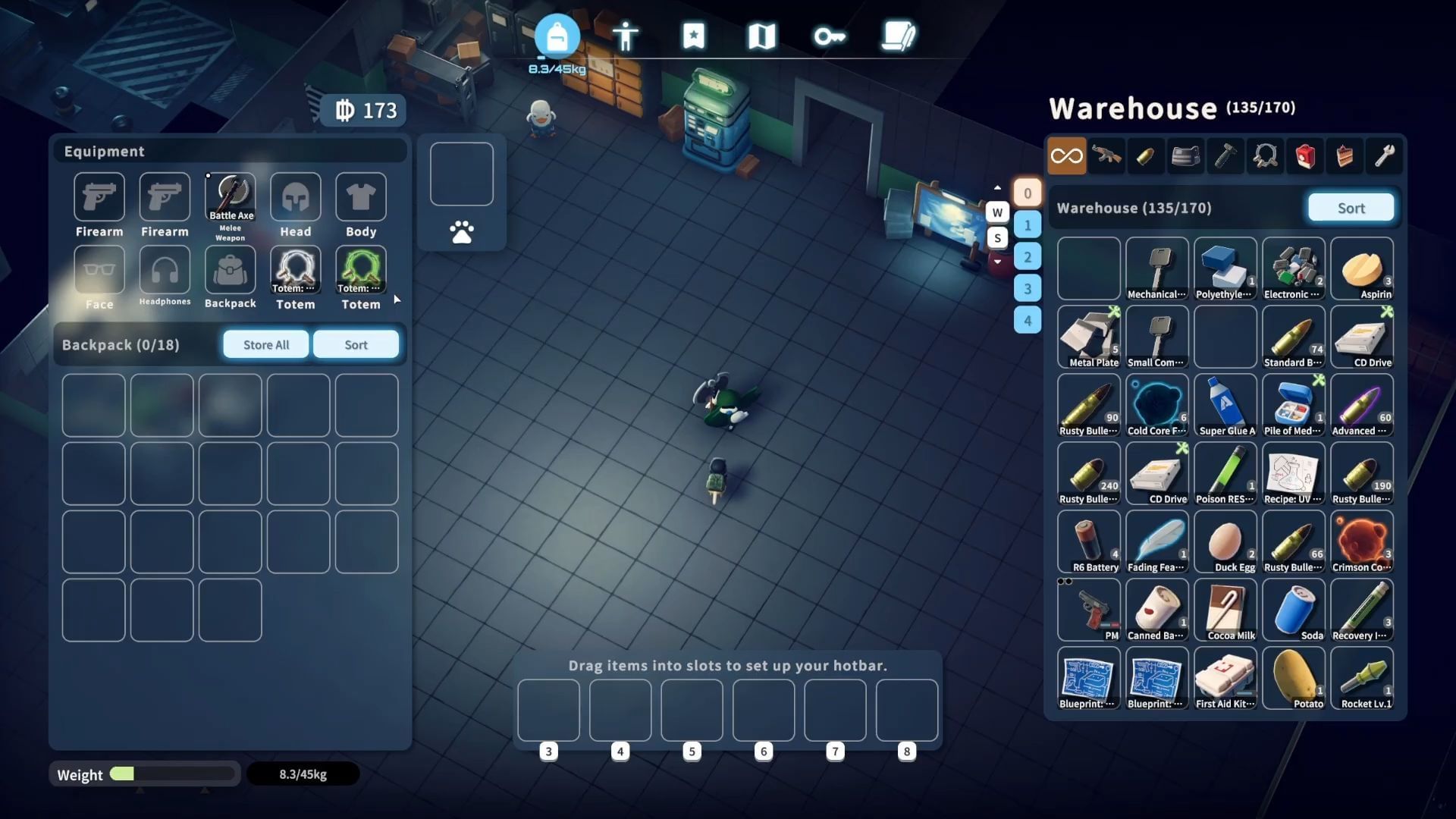The width and height of the screenshot is (1456, 819).
Task: Sort the Warehouse items
Action: [x=1351, y=208]
